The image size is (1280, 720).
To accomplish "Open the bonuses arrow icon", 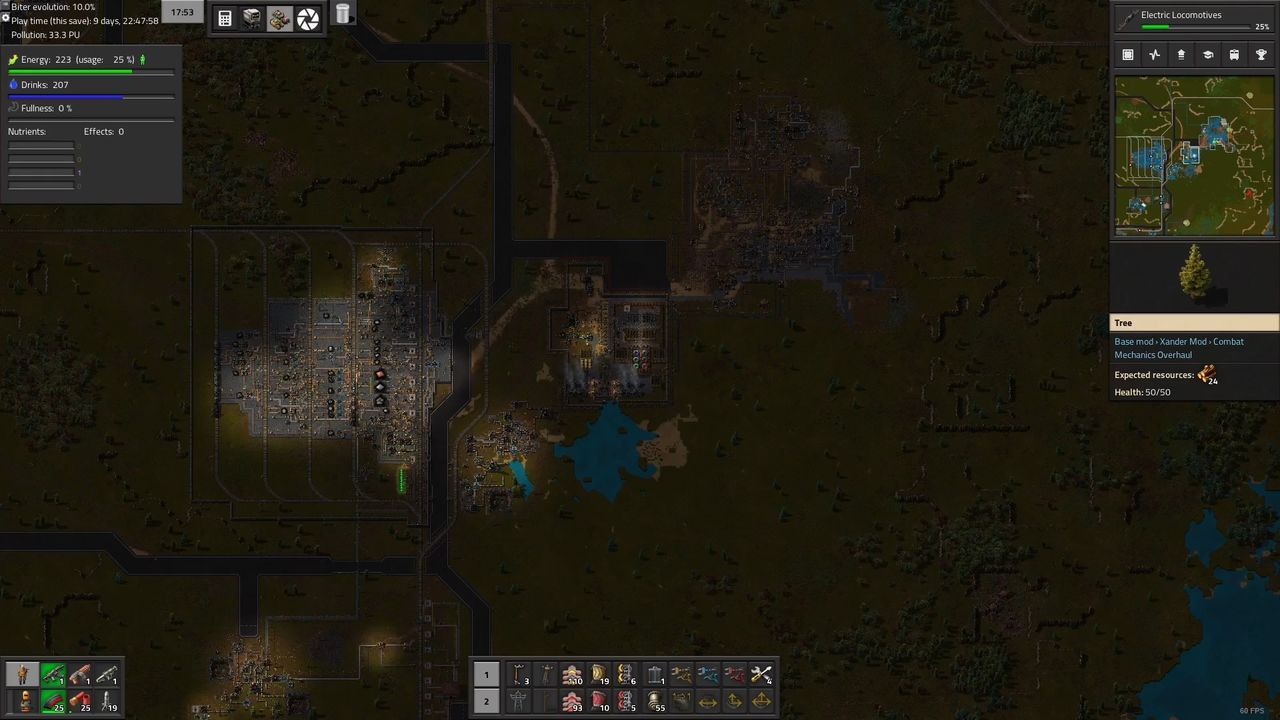I will point(1181,55).
